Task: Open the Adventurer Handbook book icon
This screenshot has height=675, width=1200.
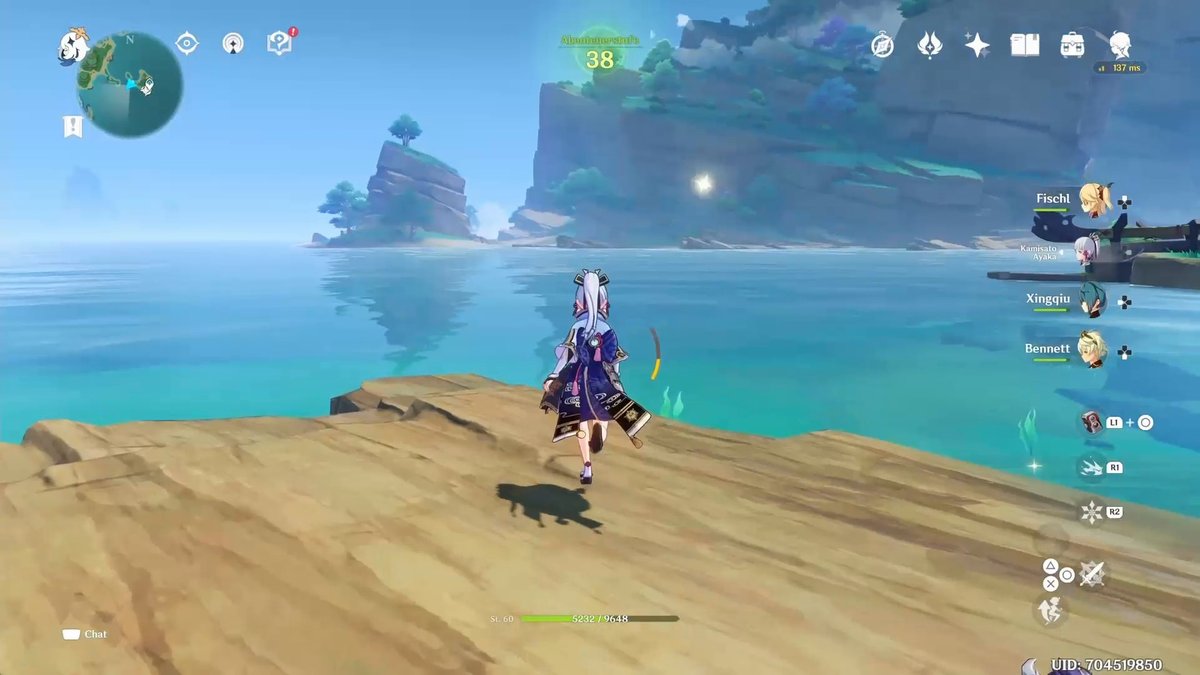Action: (x=1024, y=45)
